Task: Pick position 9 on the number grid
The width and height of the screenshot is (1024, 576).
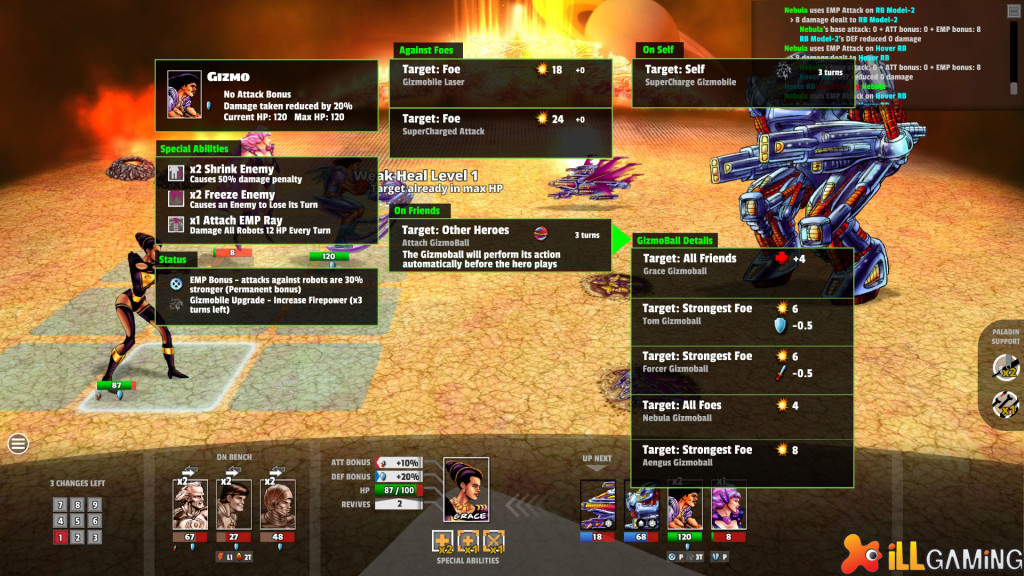Action: 93,505
